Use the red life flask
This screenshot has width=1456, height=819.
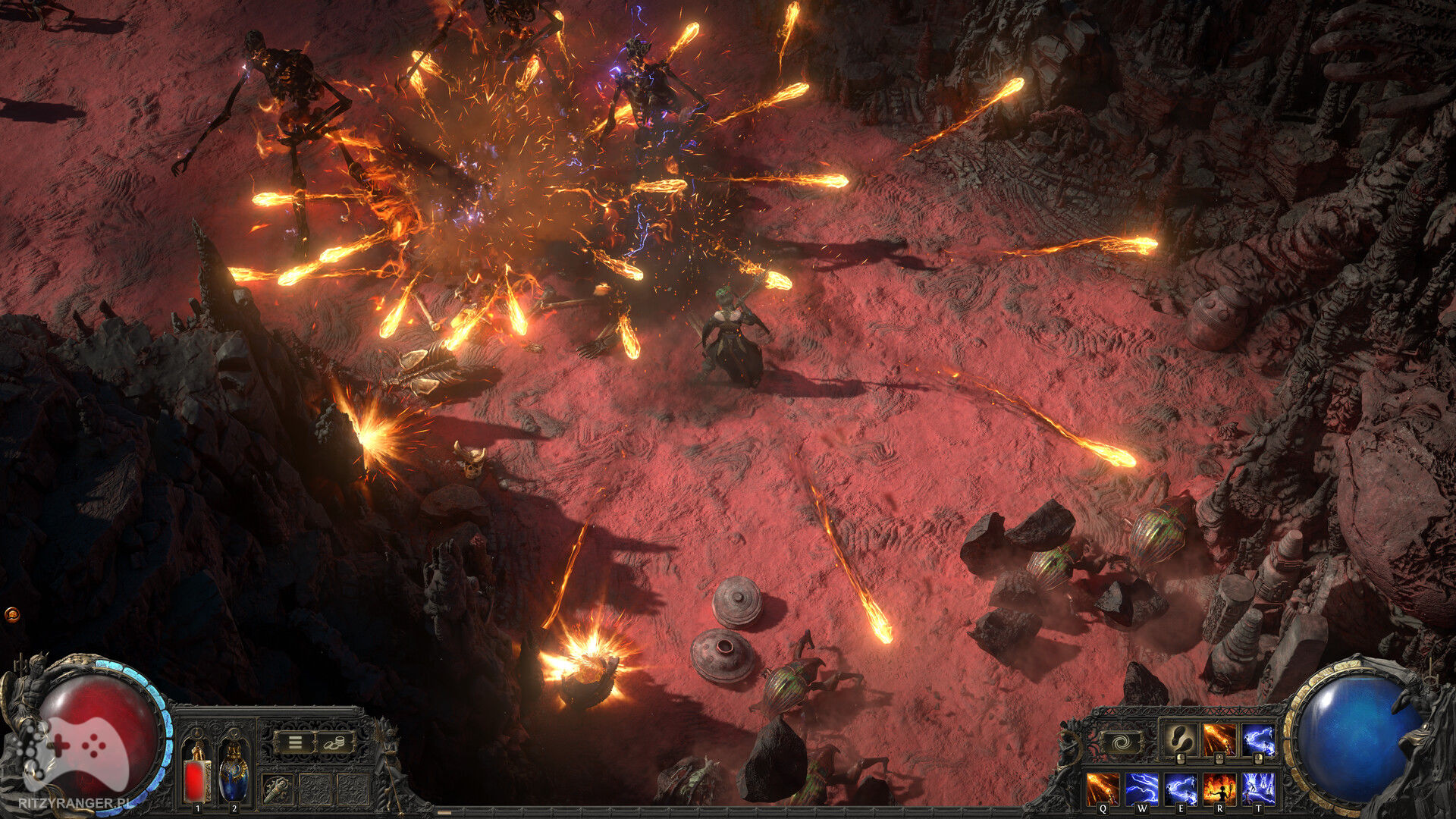[198, 773]
